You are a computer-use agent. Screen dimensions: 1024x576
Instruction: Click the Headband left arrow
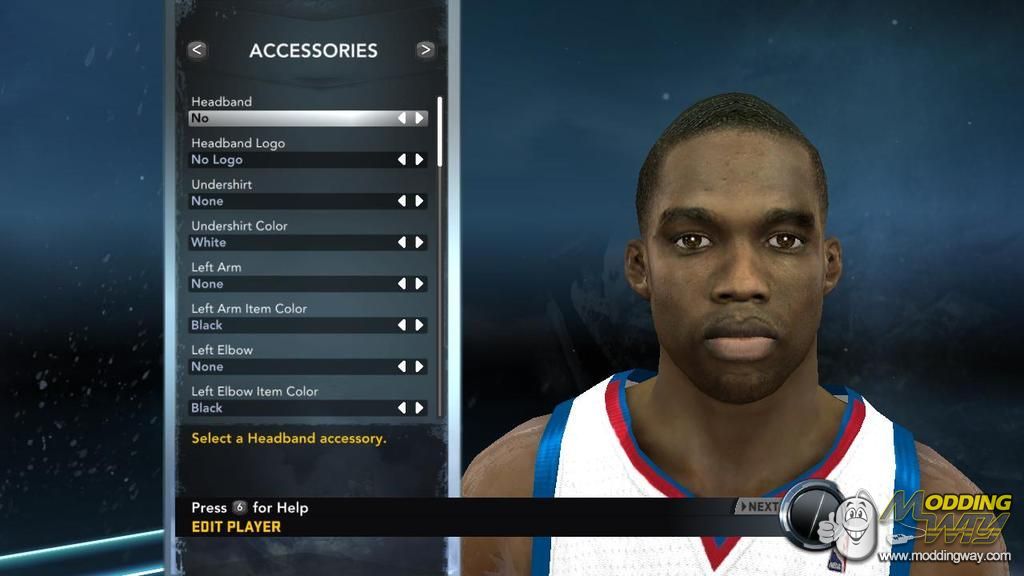[402, 118]
